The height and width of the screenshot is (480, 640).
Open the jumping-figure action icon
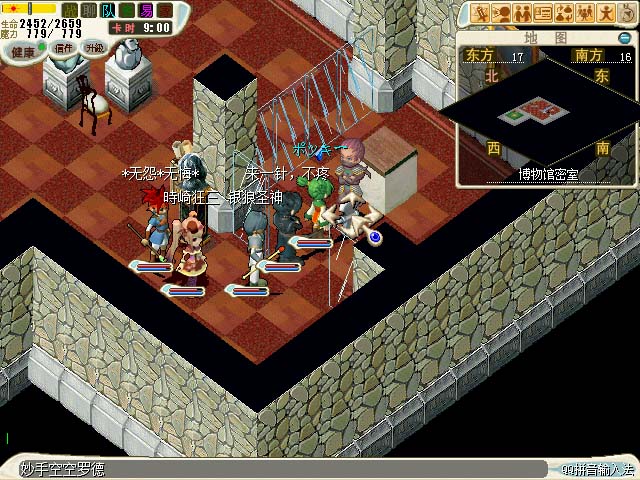606,13
